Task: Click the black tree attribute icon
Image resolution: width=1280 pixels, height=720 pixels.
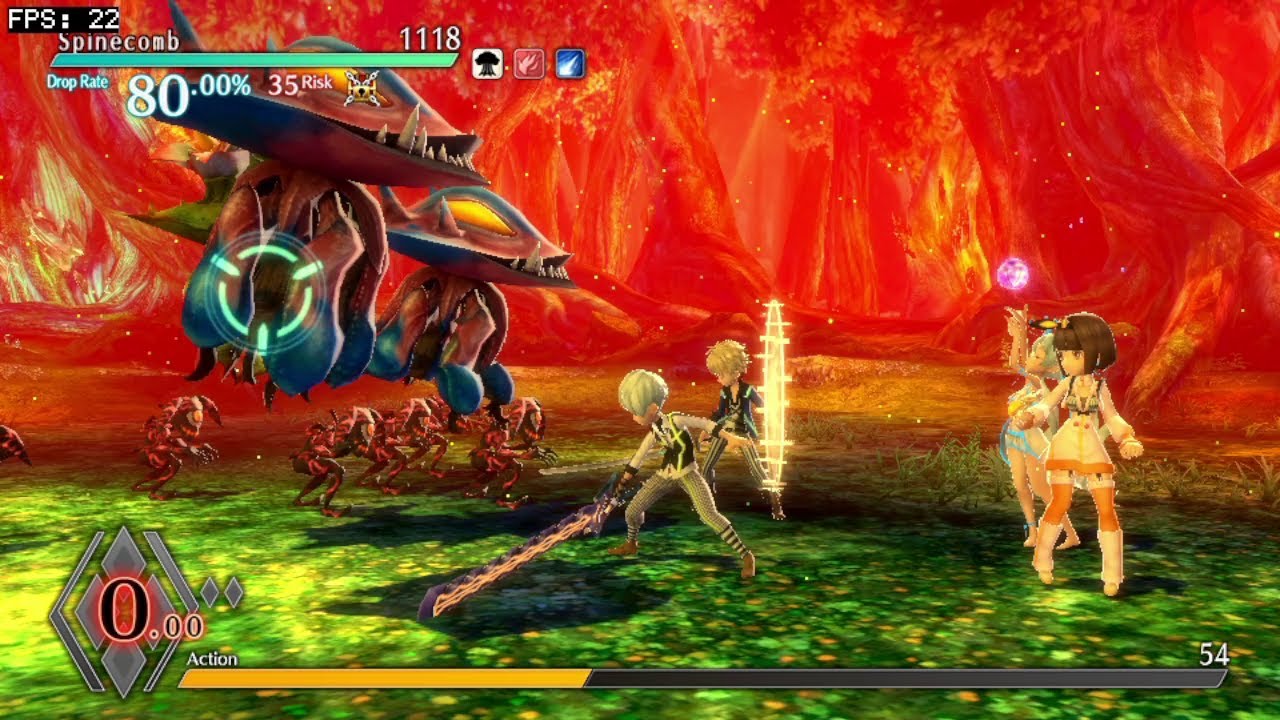Action: [x=487, y=63]
